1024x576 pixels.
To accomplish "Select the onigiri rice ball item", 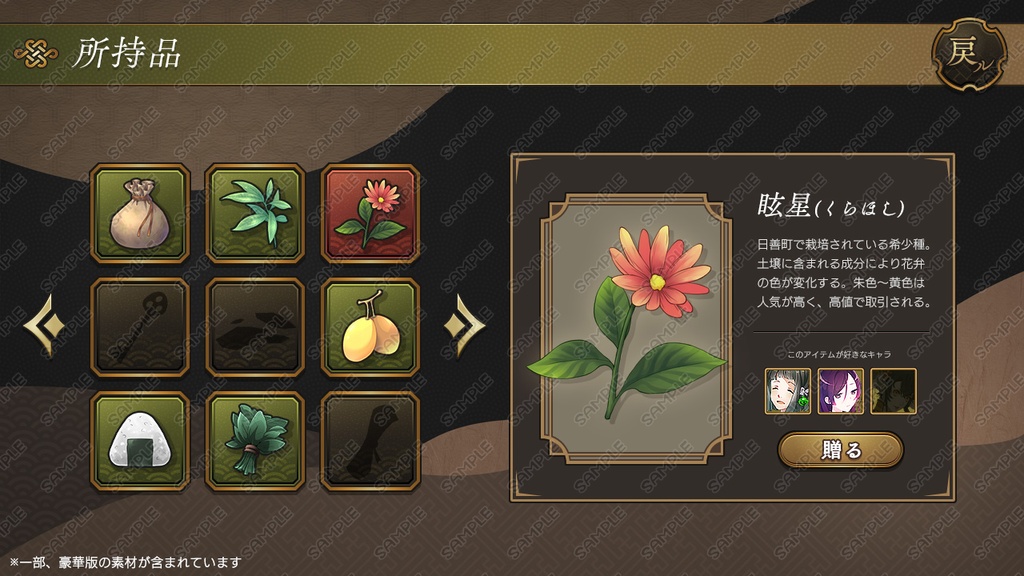I will (x=140, y=441).
